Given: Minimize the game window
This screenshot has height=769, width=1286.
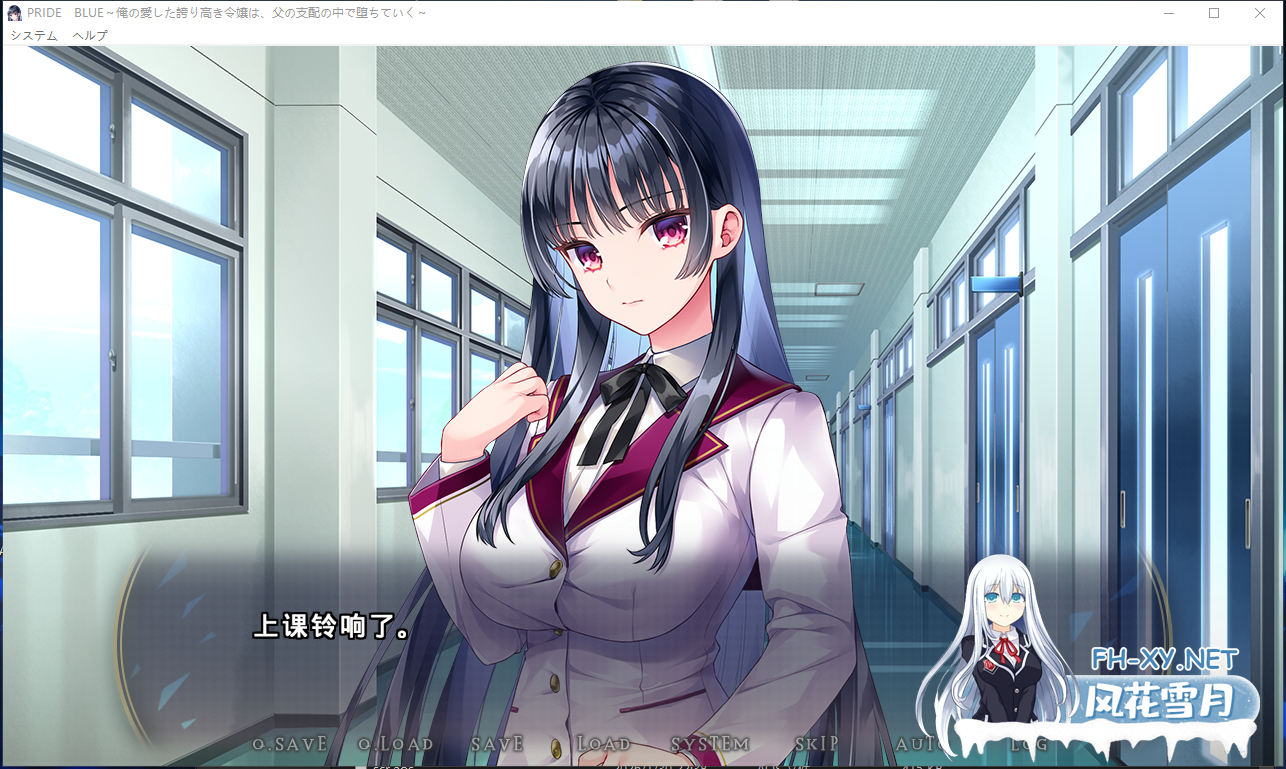Looking at the screenshot, I should (1168, 13).
